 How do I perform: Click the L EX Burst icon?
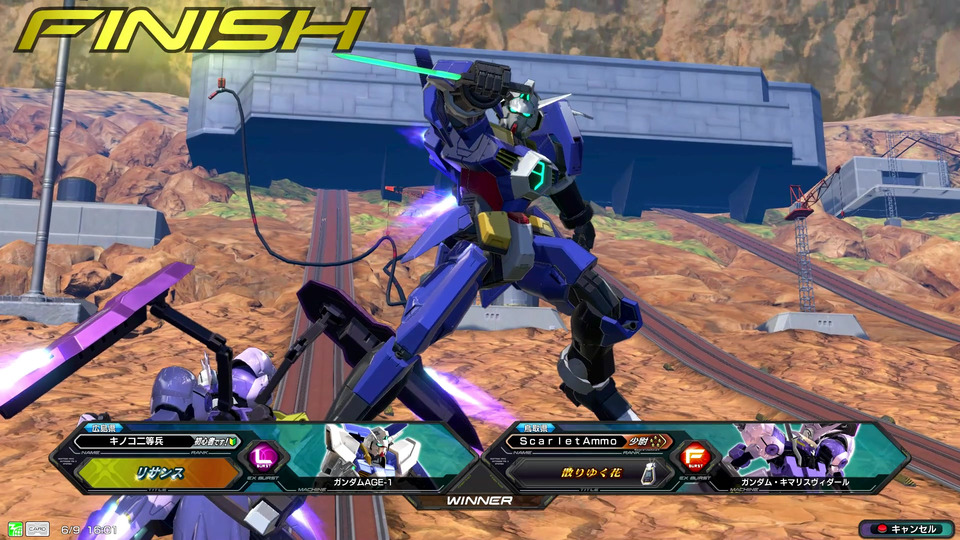[262, 458]
